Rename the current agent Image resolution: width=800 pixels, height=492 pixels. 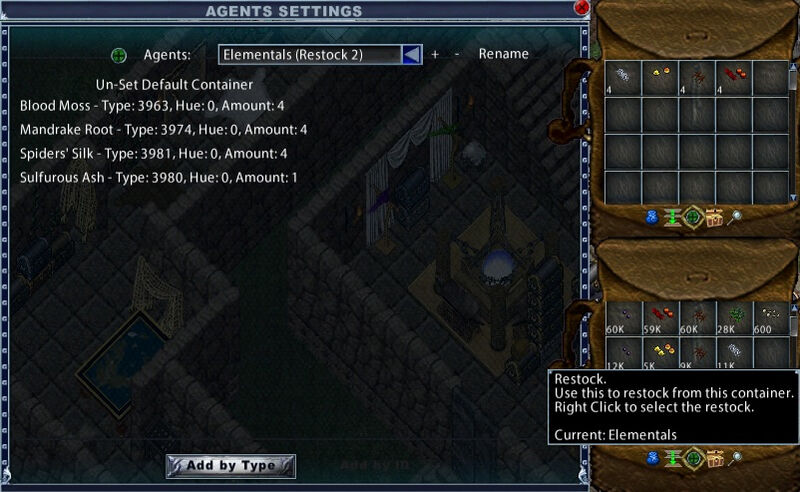click(x=503, y=54)
